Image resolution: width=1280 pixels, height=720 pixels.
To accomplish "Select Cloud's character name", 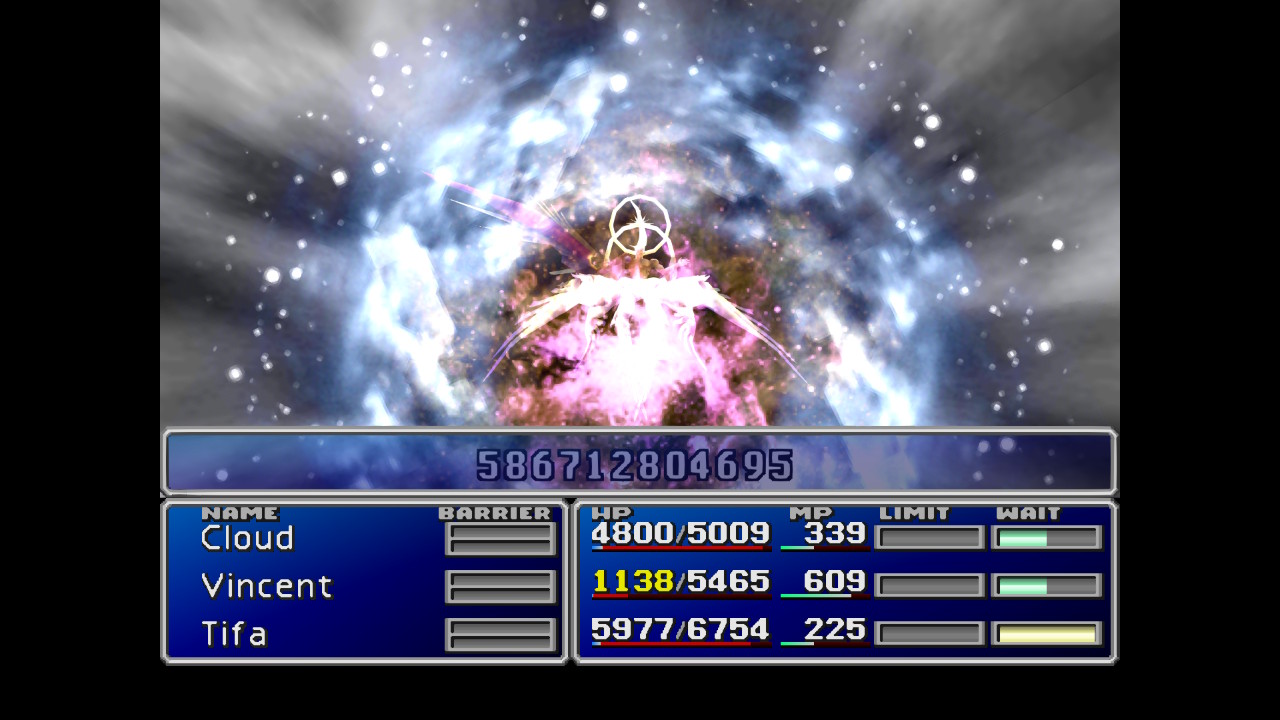I will click(x=245, y=538).
